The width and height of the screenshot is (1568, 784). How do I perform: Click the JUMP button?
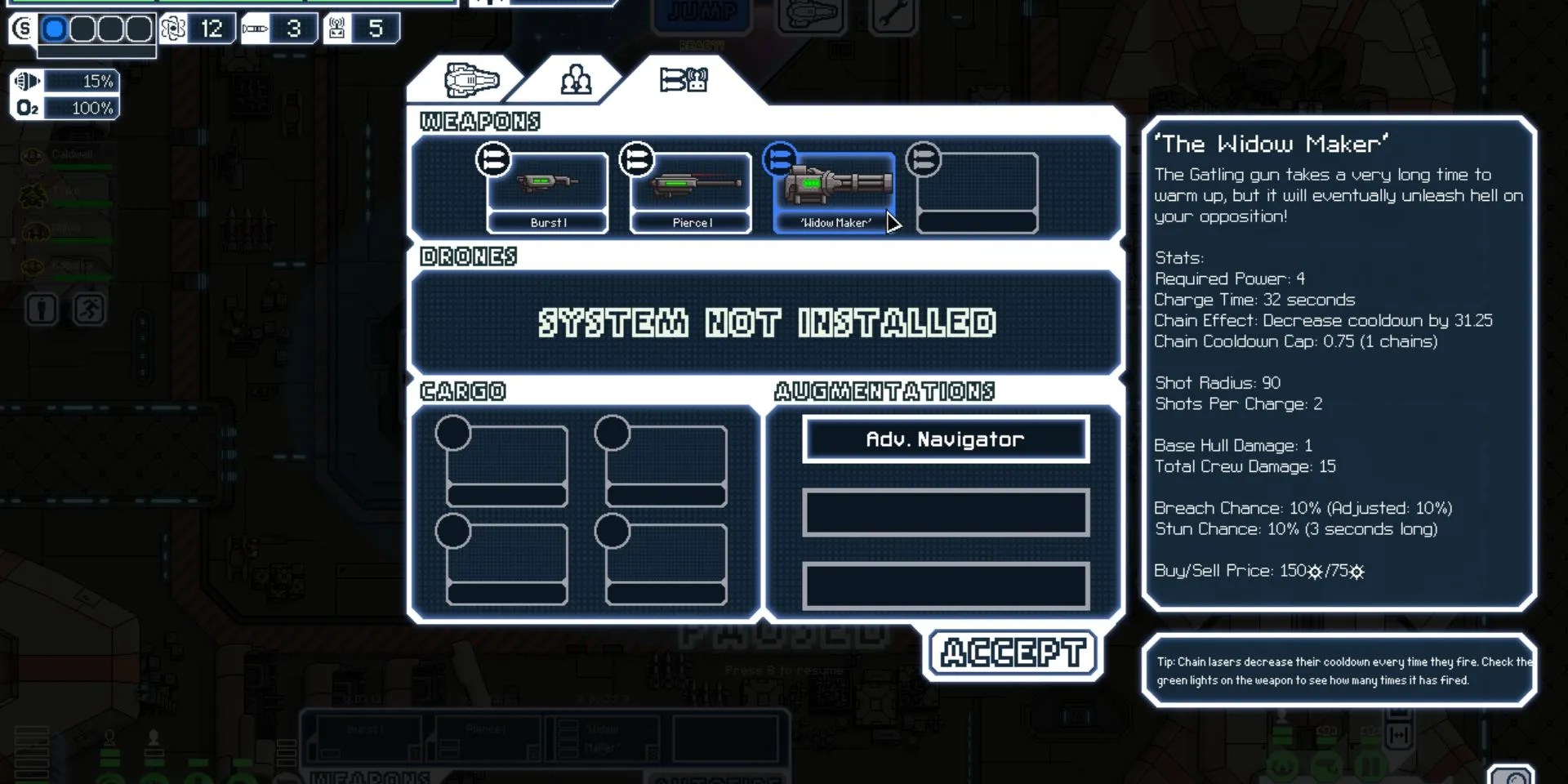tap(702, 10)
